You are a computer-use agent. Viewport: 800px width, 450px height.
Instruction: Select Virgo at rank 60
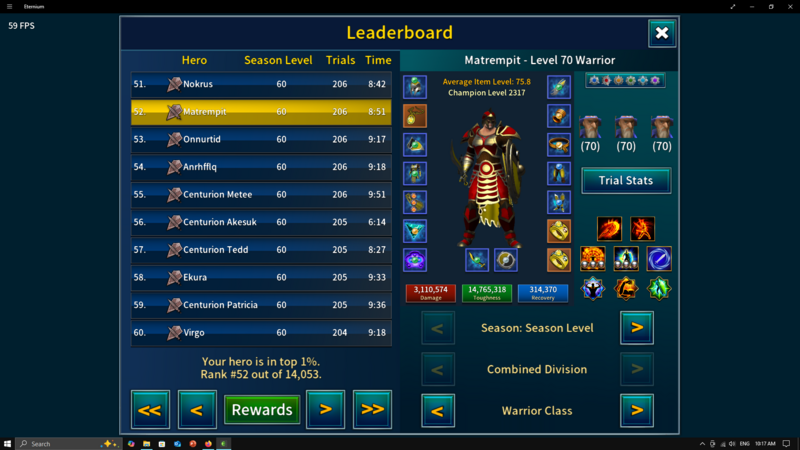click(x=261, y=332)
